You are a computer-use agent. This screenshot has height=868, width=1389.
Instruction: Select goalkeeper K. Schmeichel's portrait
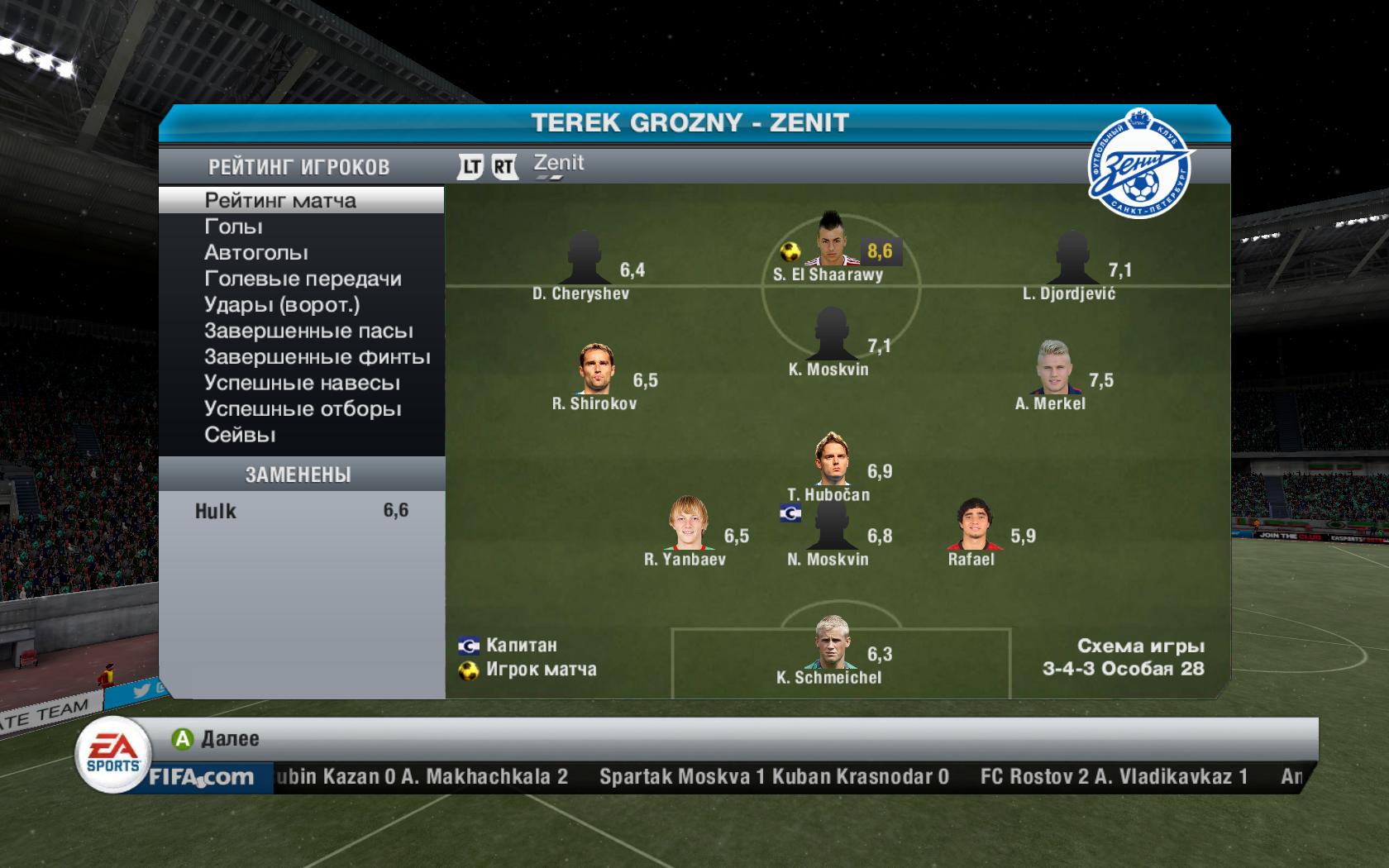point(832,641)
